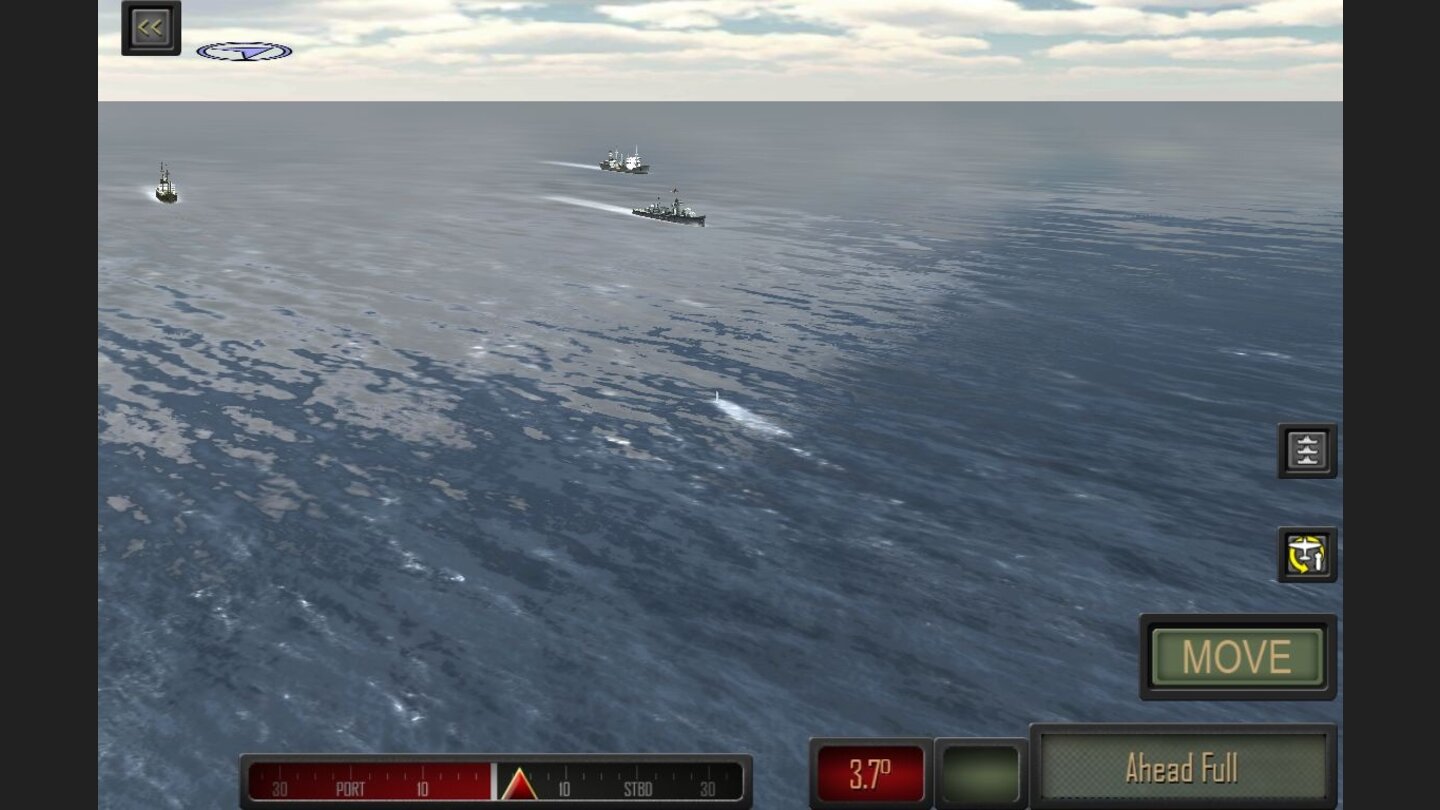Image resolution: width=1440 pixels, height=810 pixels.
Task: Return to the previous menu screen
Action: (x=150, y=26)
